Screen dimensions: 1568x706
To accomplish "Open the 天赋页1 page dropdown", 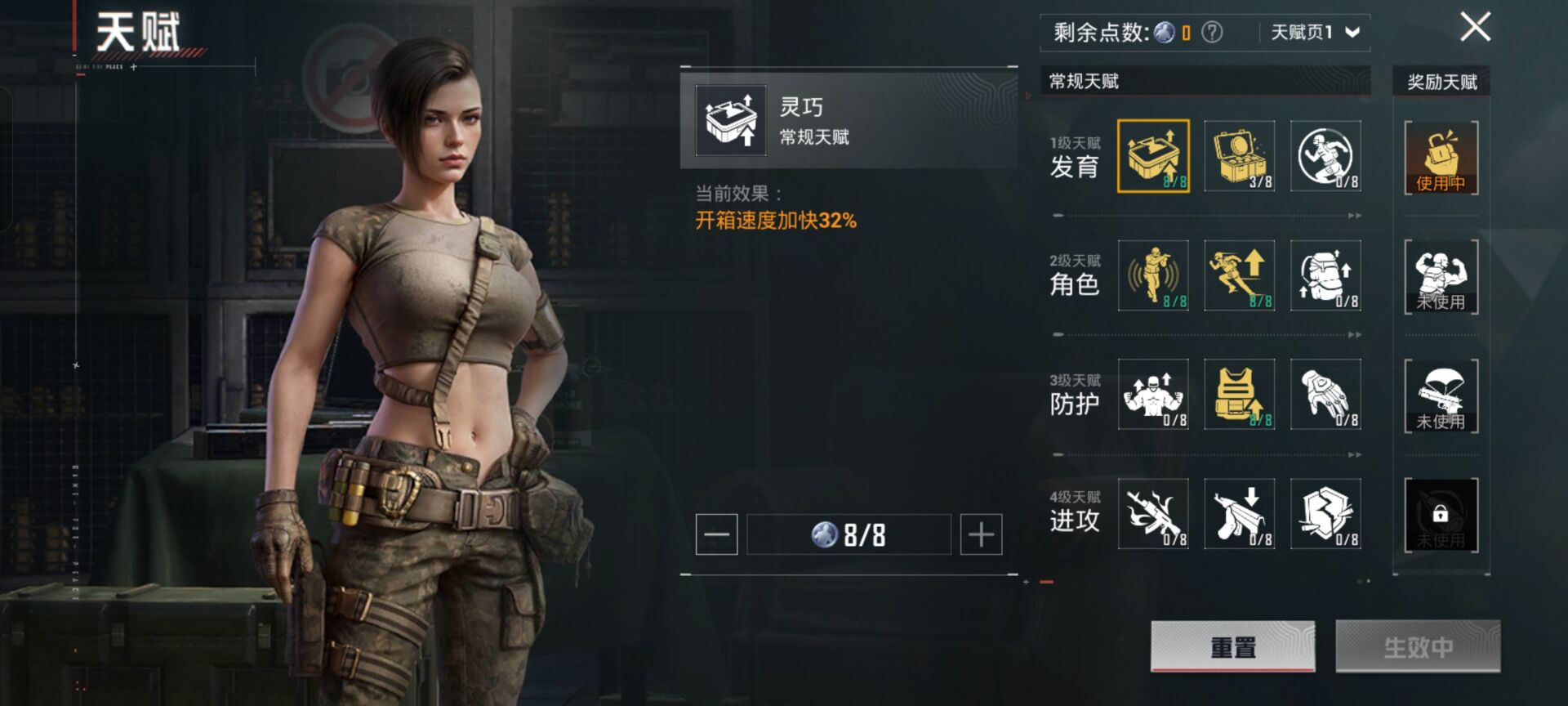I will coord(1307,31).
